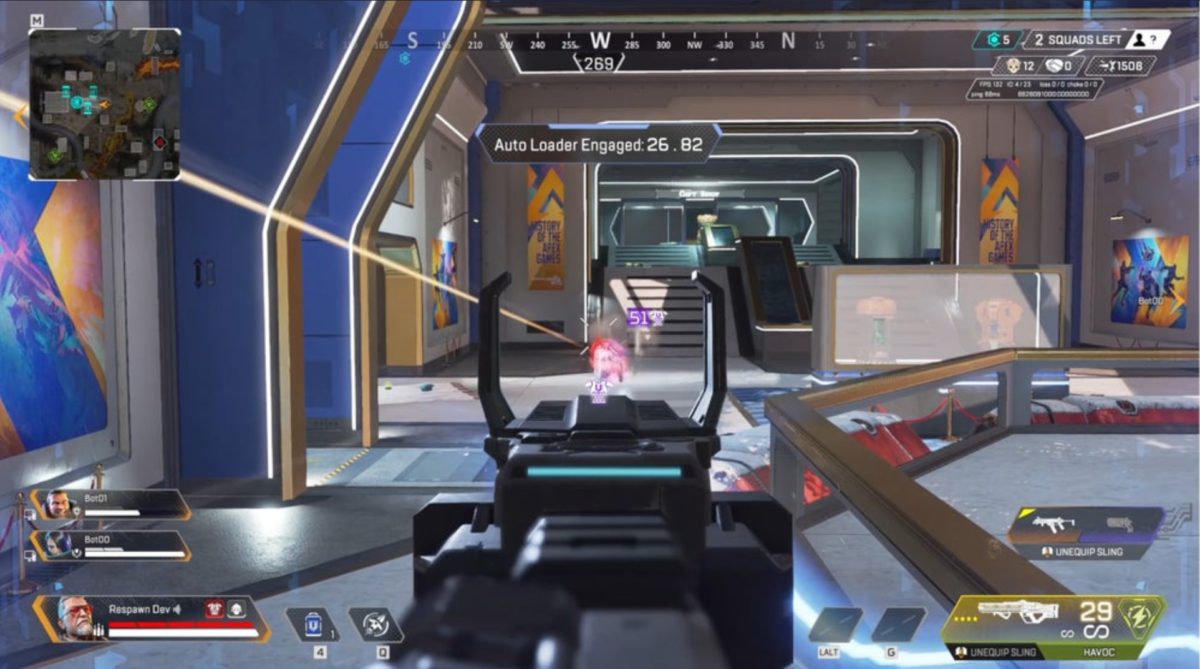Click the red perk icon beside Respawn Dev

point(214,608)
